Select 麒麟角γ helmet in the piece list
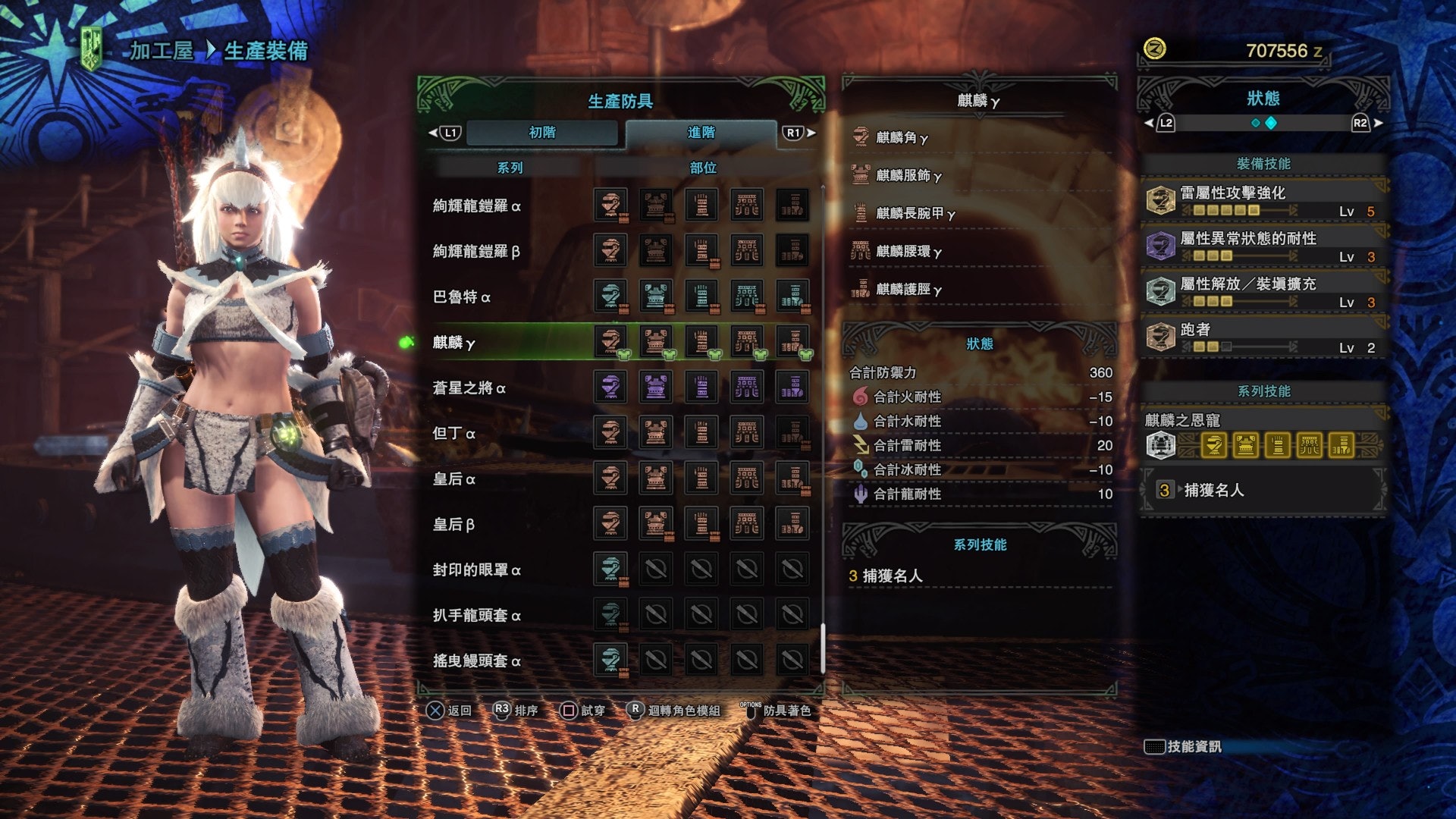This screenshot has height=819, width=1456. click(902, 137)
